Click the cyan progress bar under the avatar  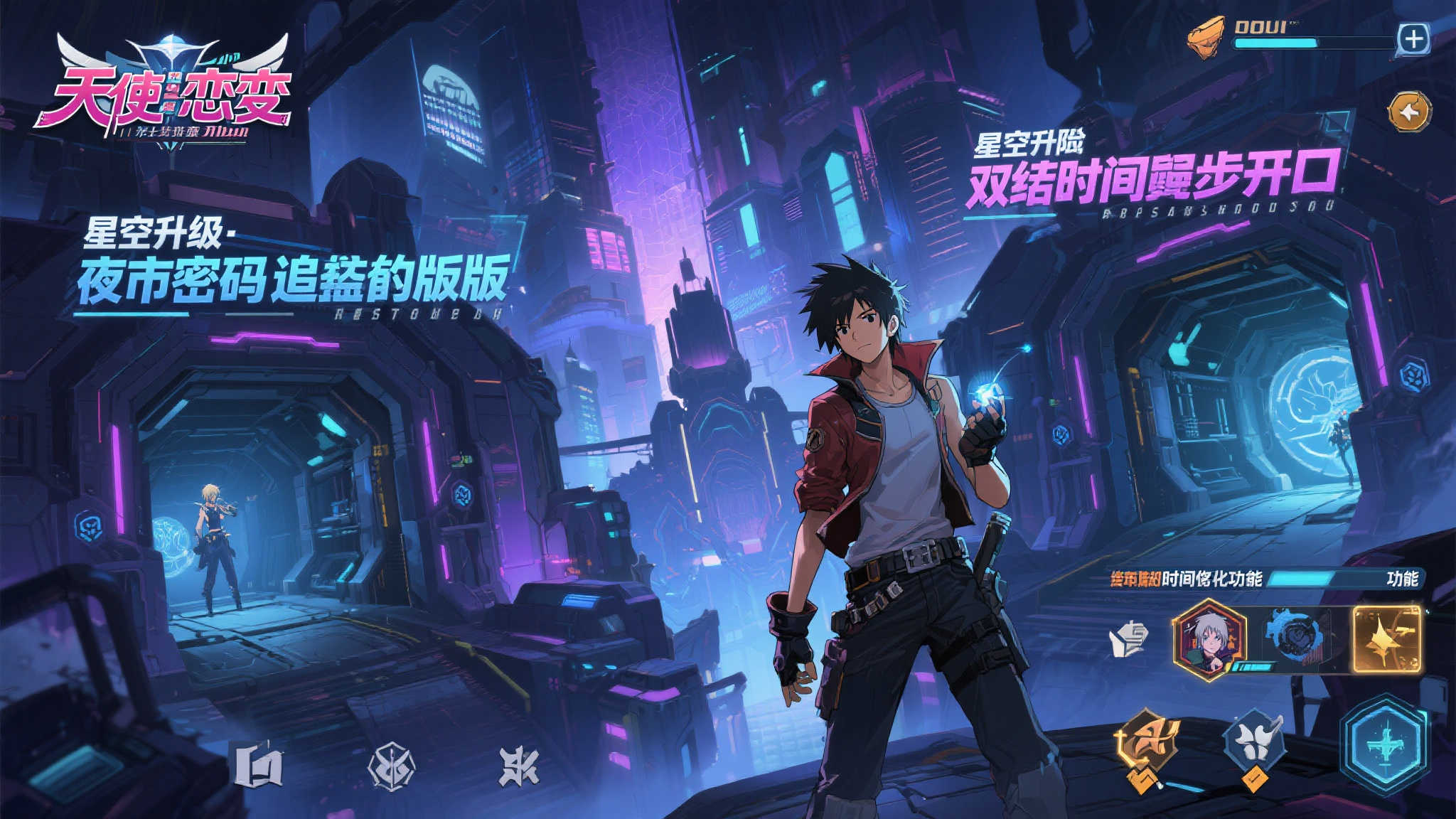(1252, 667)
